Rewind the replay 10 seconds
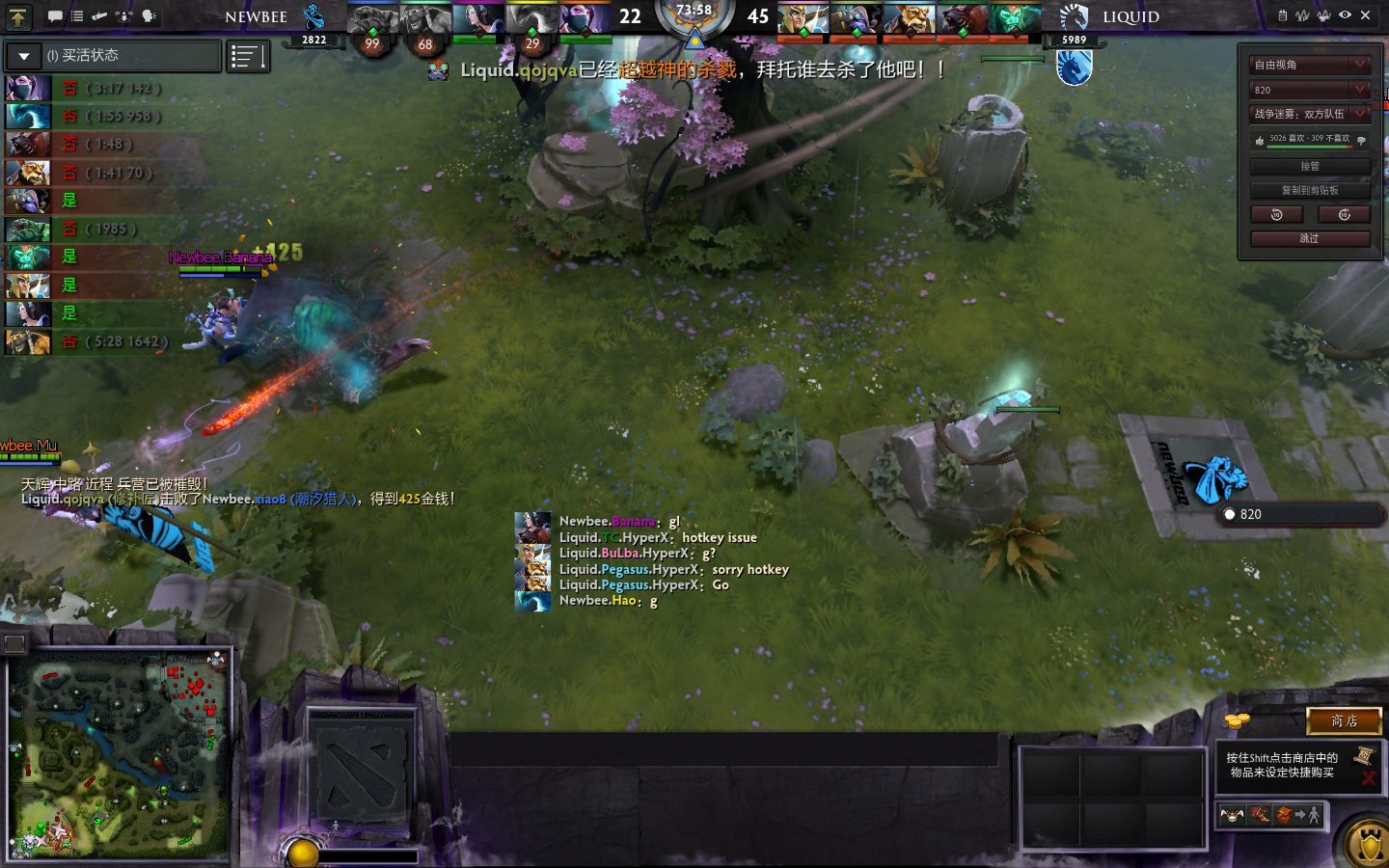Viewport: 1389px width, 868px height. click(x=1277, y=214)
